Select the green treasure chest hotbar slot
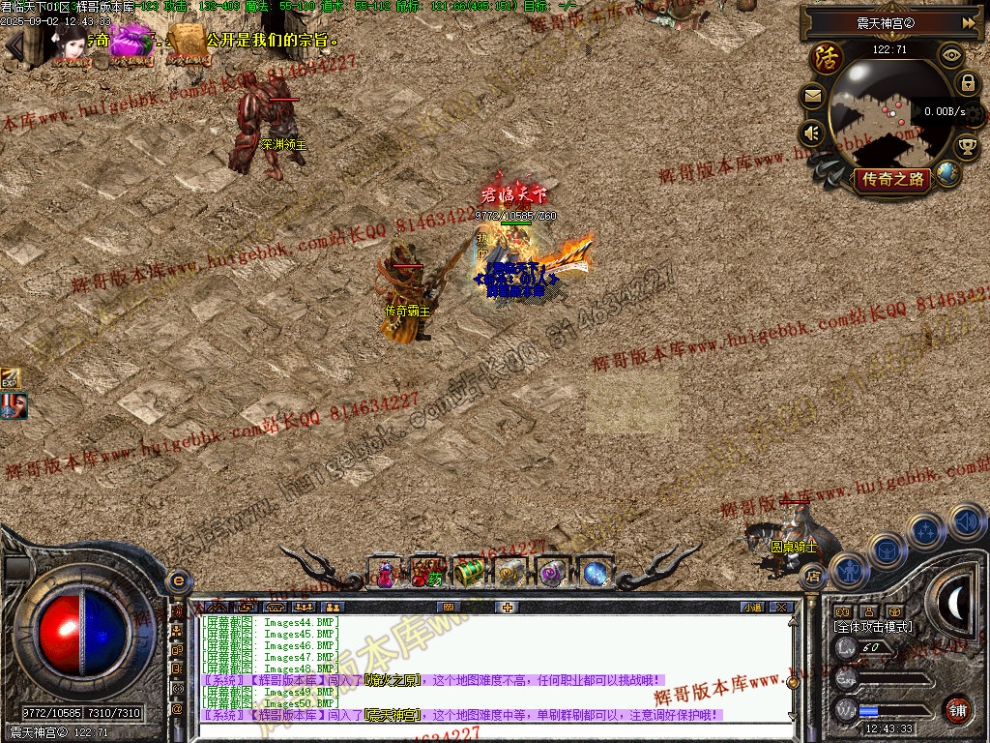Image resolution: width=990 pixels, height=743 pixels. (468, 571)
